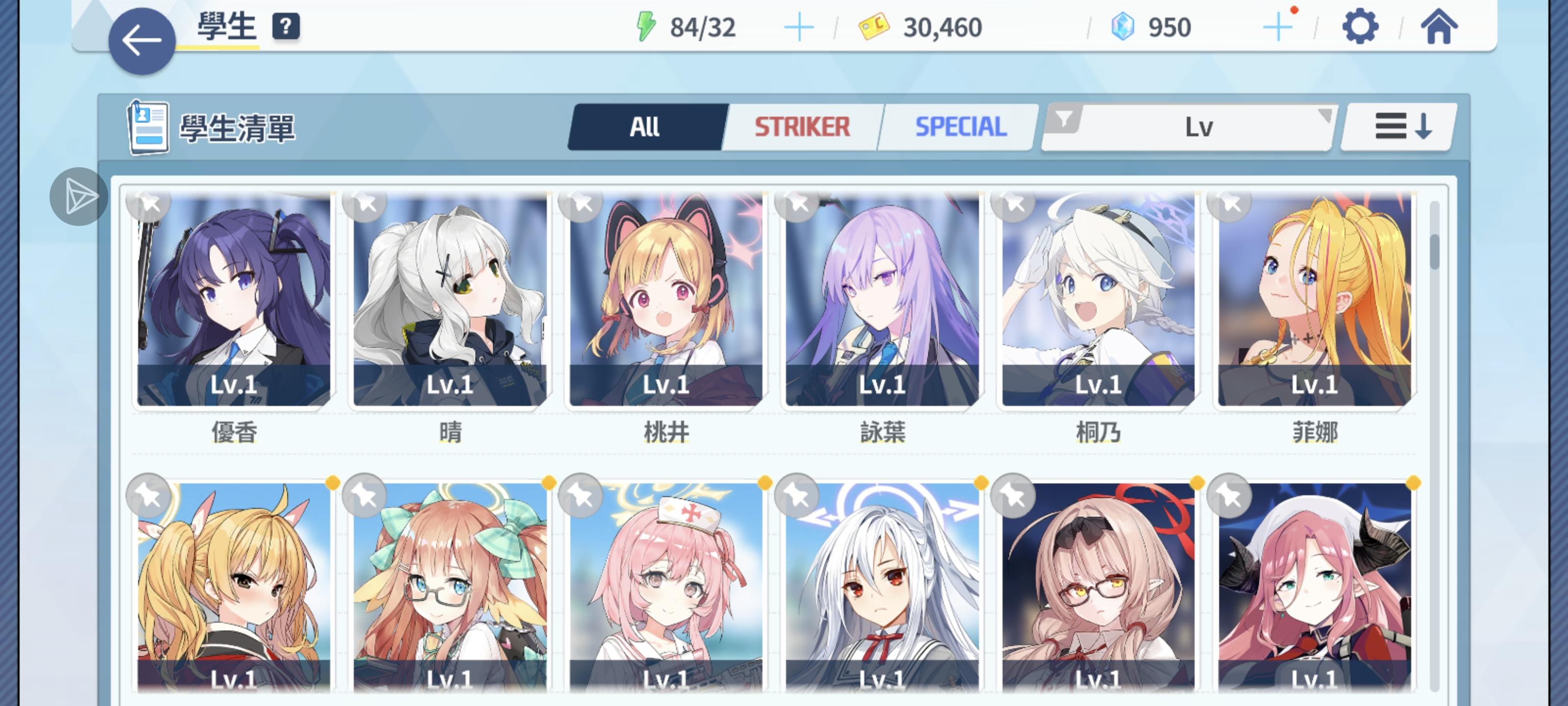Screen dimensions: 1568x706
Task: Click the AP lightning bolt icon
Action: tap(646, 25)
